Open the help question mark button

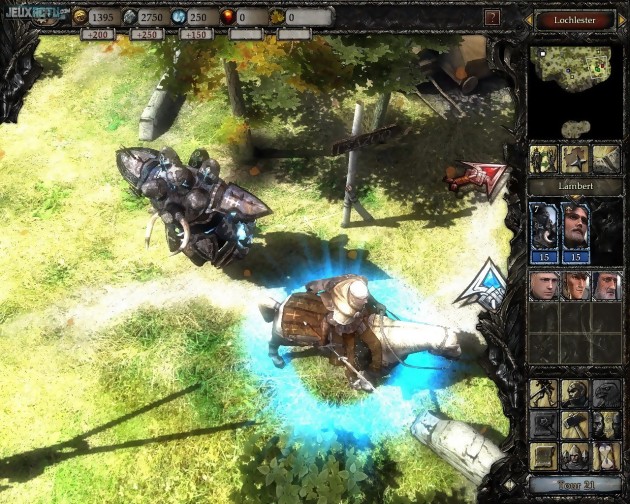(x=492, y=17)
